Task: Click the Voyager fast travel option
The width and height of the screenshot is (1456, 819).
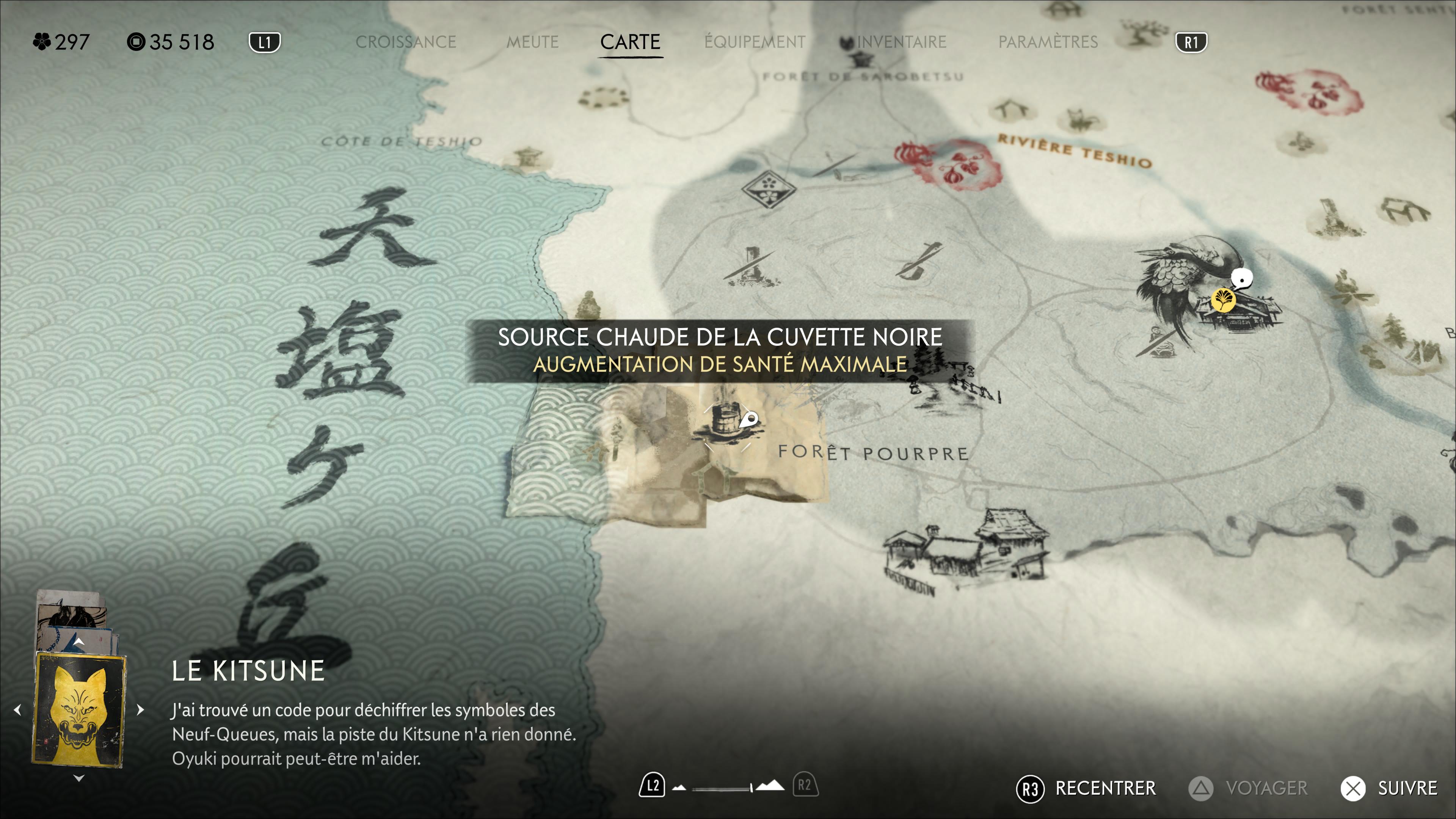Action: click(1248, 789)
